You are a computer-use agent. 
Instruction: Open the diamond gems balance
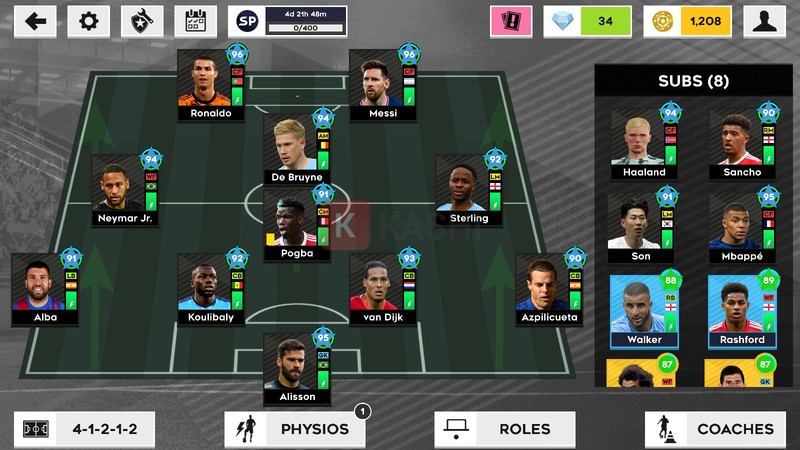coord(591,21)
